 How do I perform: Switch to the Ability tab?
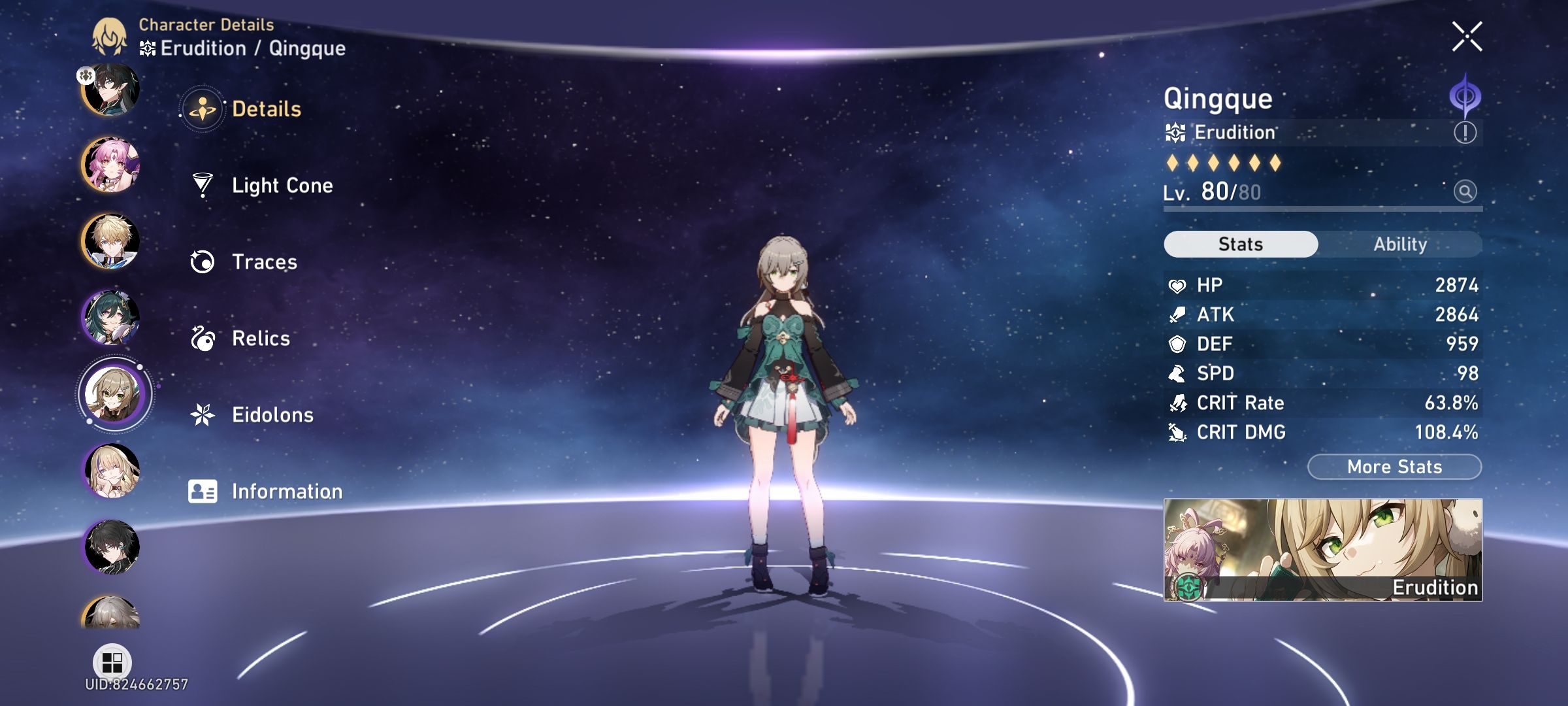click(x=1402, y=244)
